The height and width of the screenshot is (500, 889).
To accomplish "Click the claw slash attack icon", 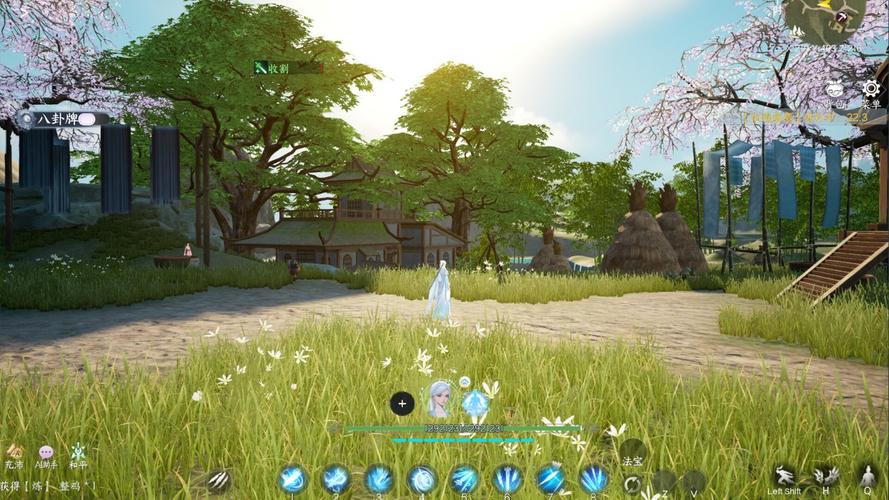I will [x=218, y=480].
